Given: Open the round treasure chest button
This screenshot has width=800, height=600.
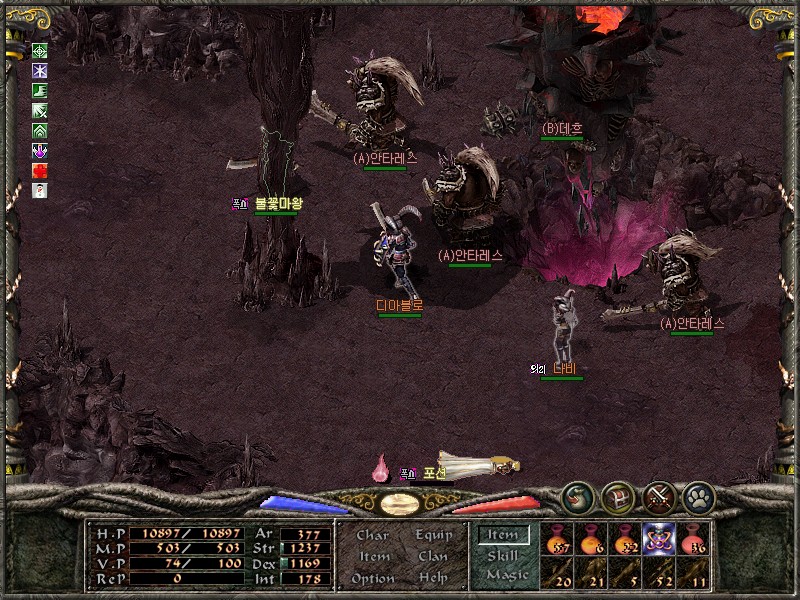Looking at the screenshot, I should tap(619, 497).
